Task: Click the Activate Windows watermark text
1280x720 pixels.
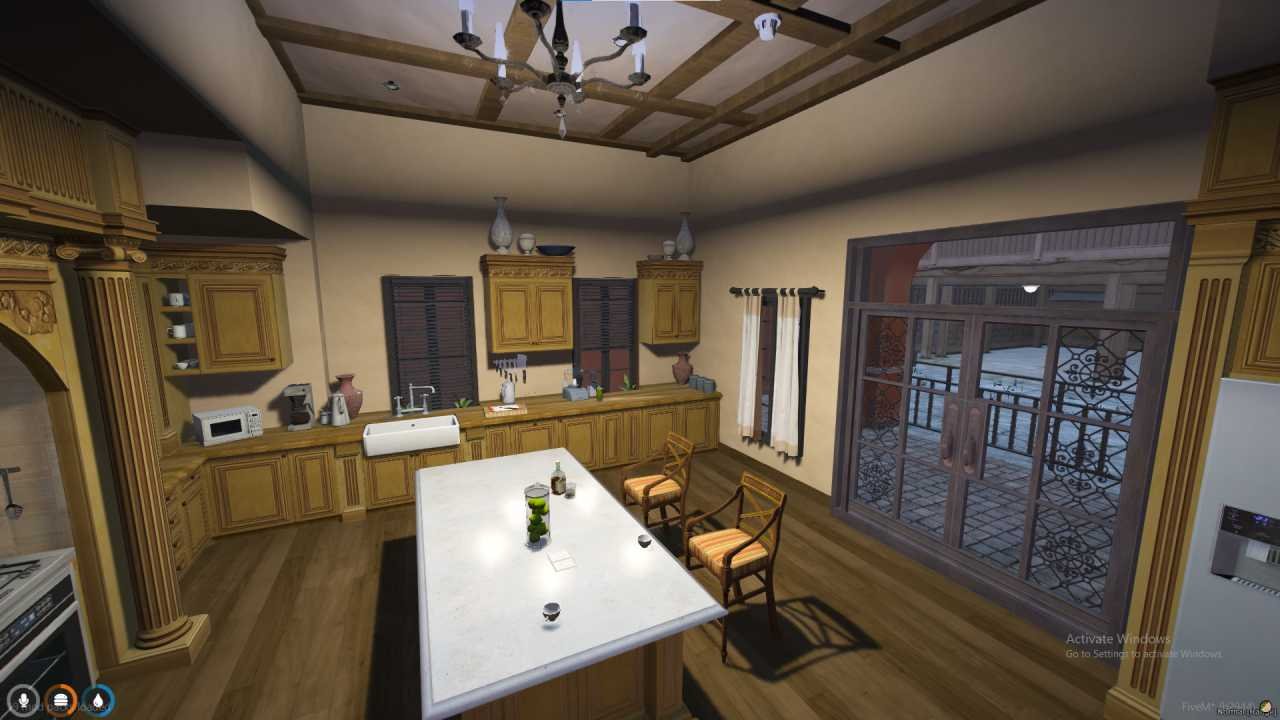Action: (x=1116, y=638)
